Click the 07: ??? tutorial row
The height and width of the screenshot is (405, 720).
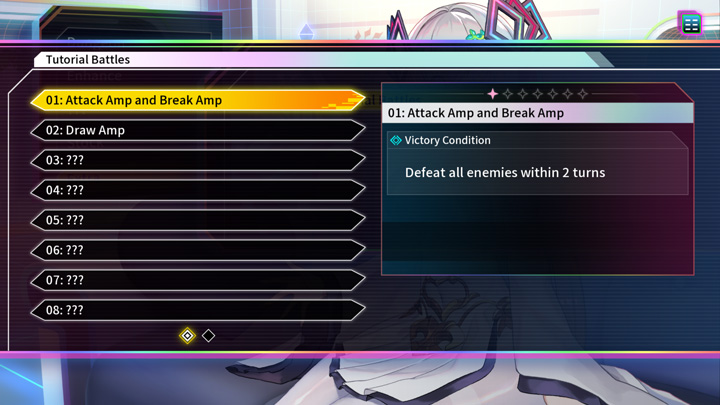197,280
